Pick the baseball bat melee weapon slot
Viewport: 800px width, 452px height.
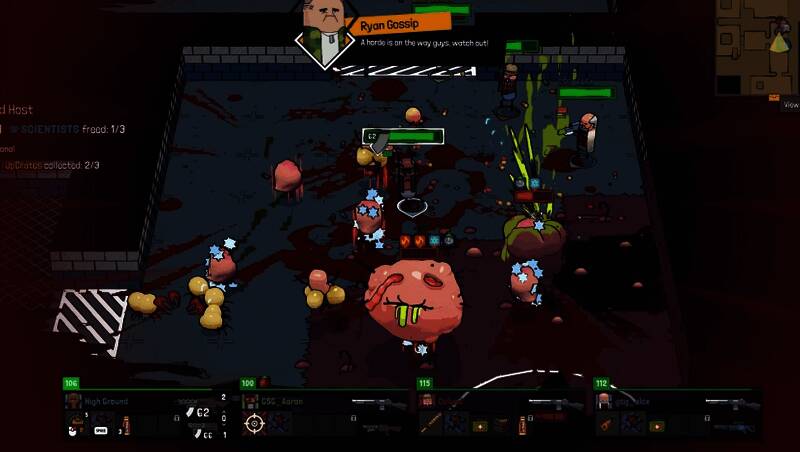pos(431,425)
